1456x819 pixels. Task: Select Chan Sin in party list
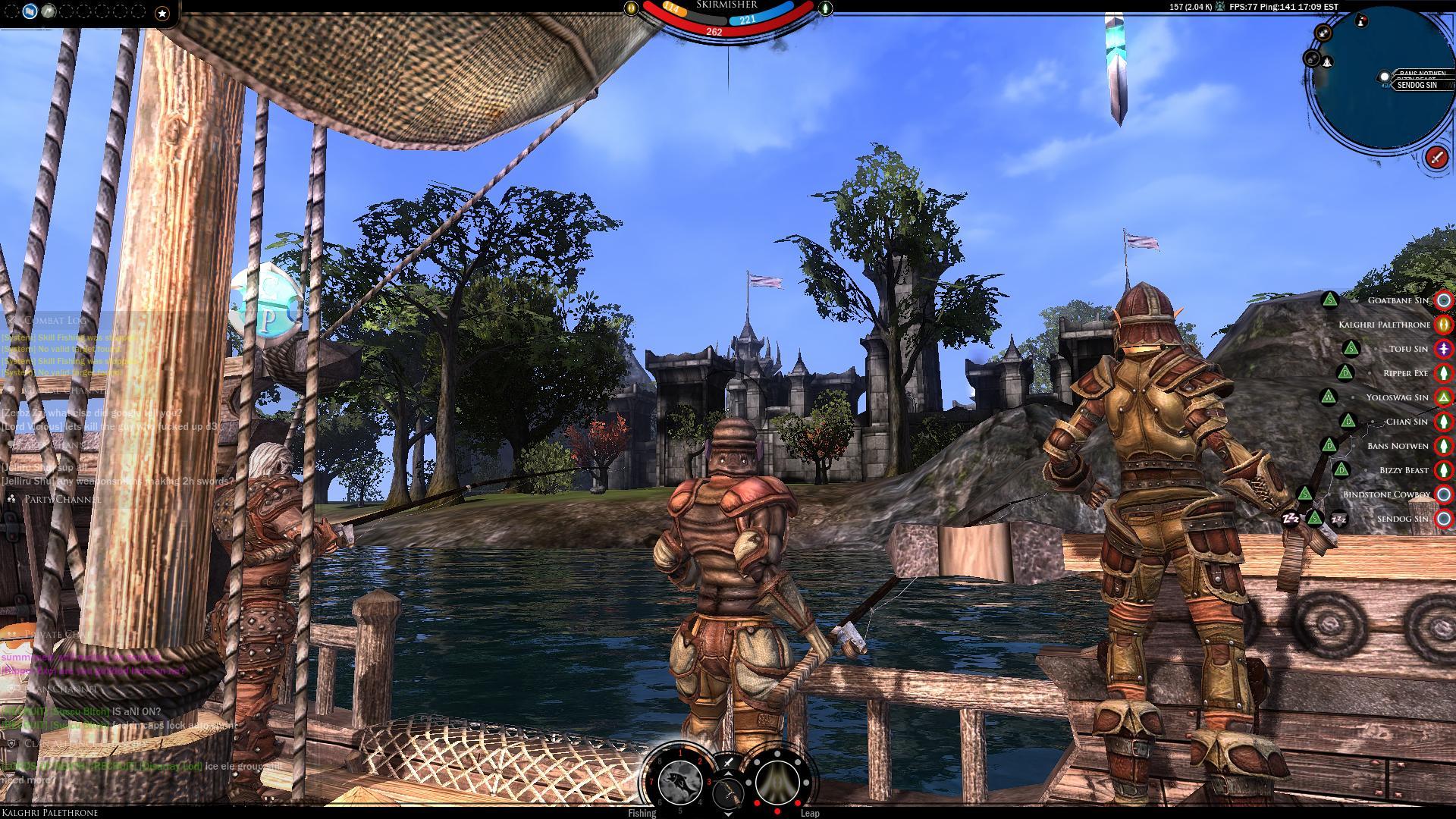pyautogui.click(x=1406, y=422)
